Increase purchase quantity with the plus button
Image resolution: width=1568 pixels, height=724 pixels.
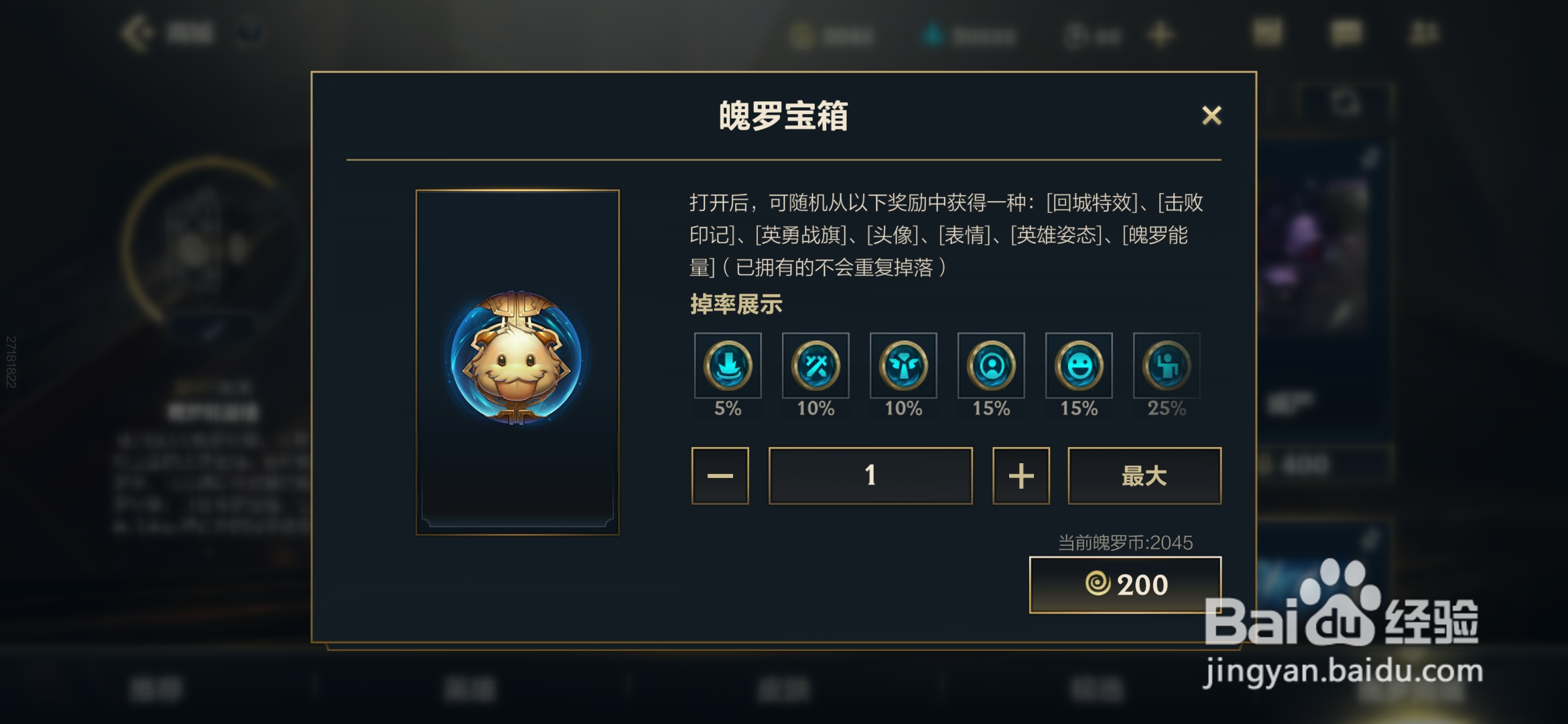click(x=1020, y=475)
